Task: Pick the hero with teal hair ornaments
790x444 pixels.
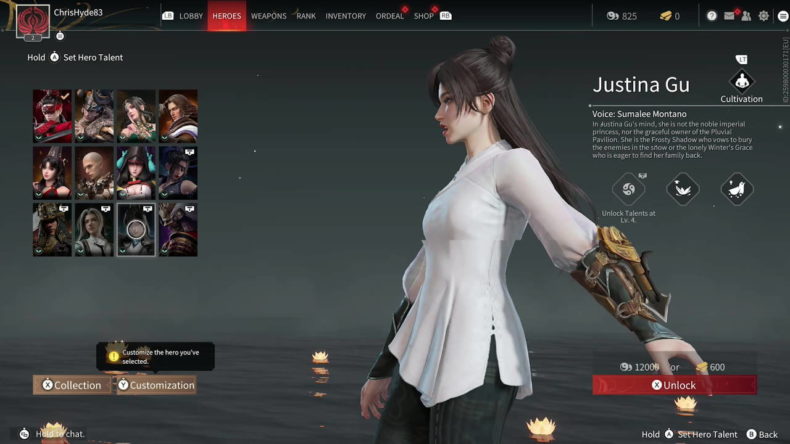Action: [135, 172]
